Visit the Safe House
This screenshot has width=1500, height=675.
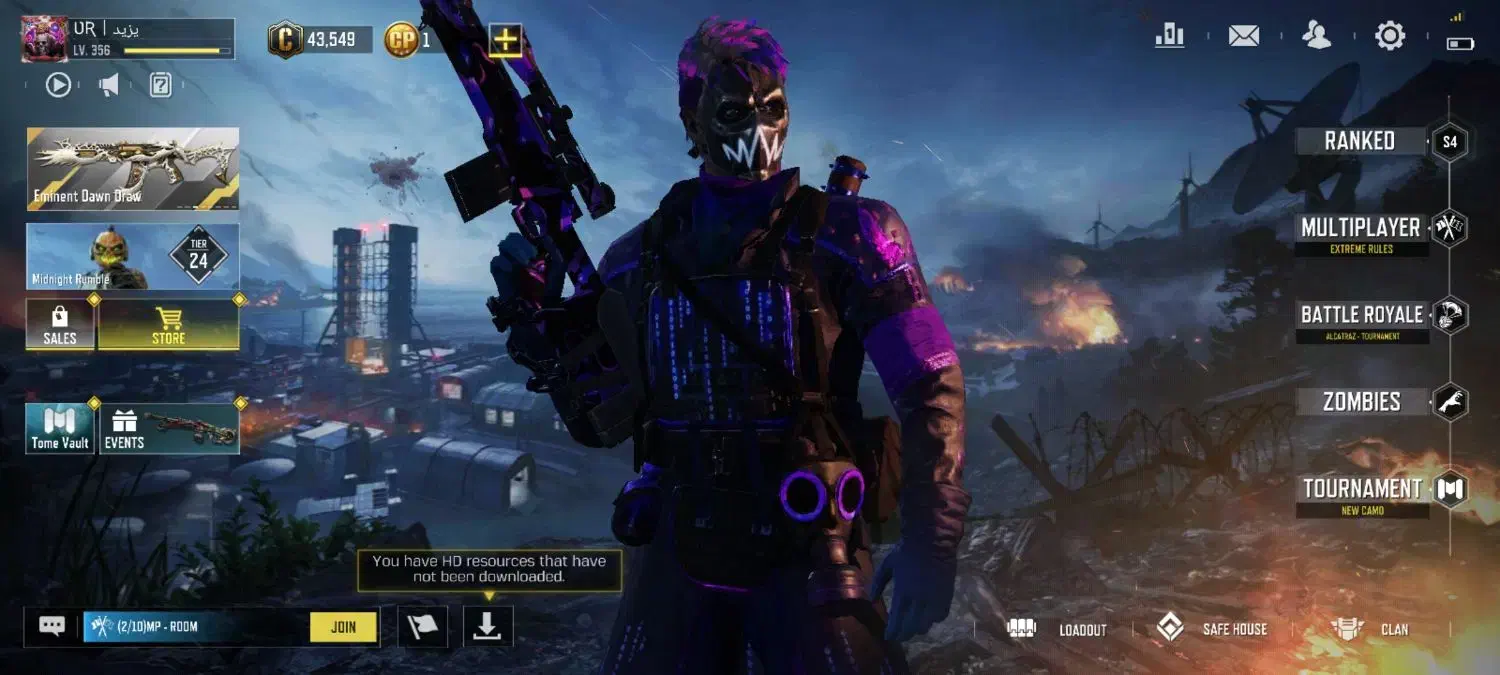click(1212, 629)
